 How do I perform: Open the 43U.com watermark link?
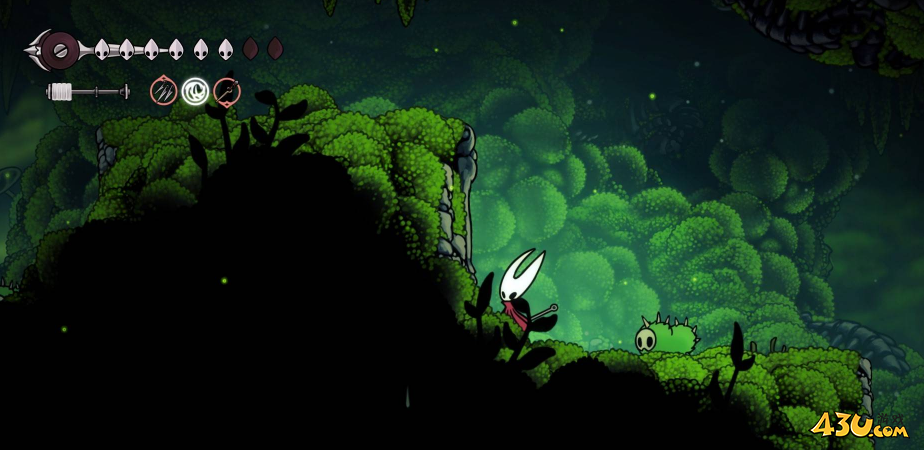(860, 427)
